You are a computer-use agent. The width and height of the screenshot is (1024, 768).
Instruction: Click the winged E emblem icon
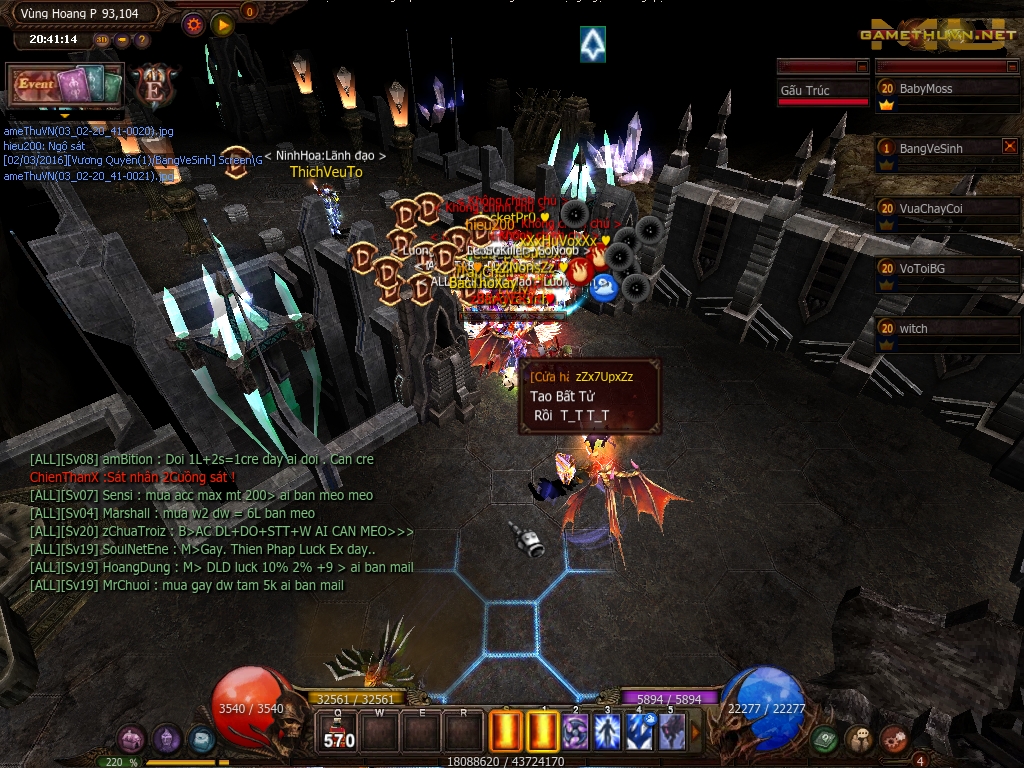pos(155,86)
